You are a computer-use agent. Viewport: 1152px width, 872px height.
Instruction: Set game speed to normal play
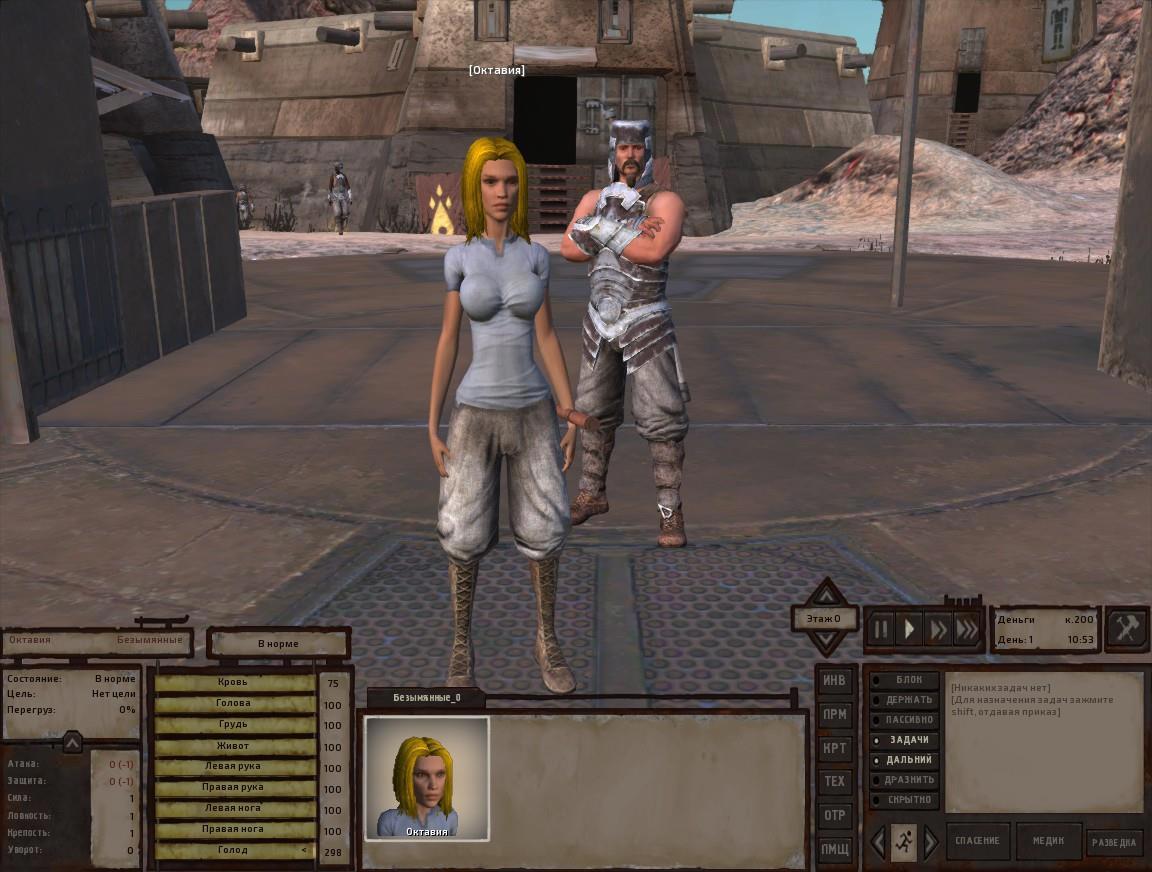(x=910, y=629)
